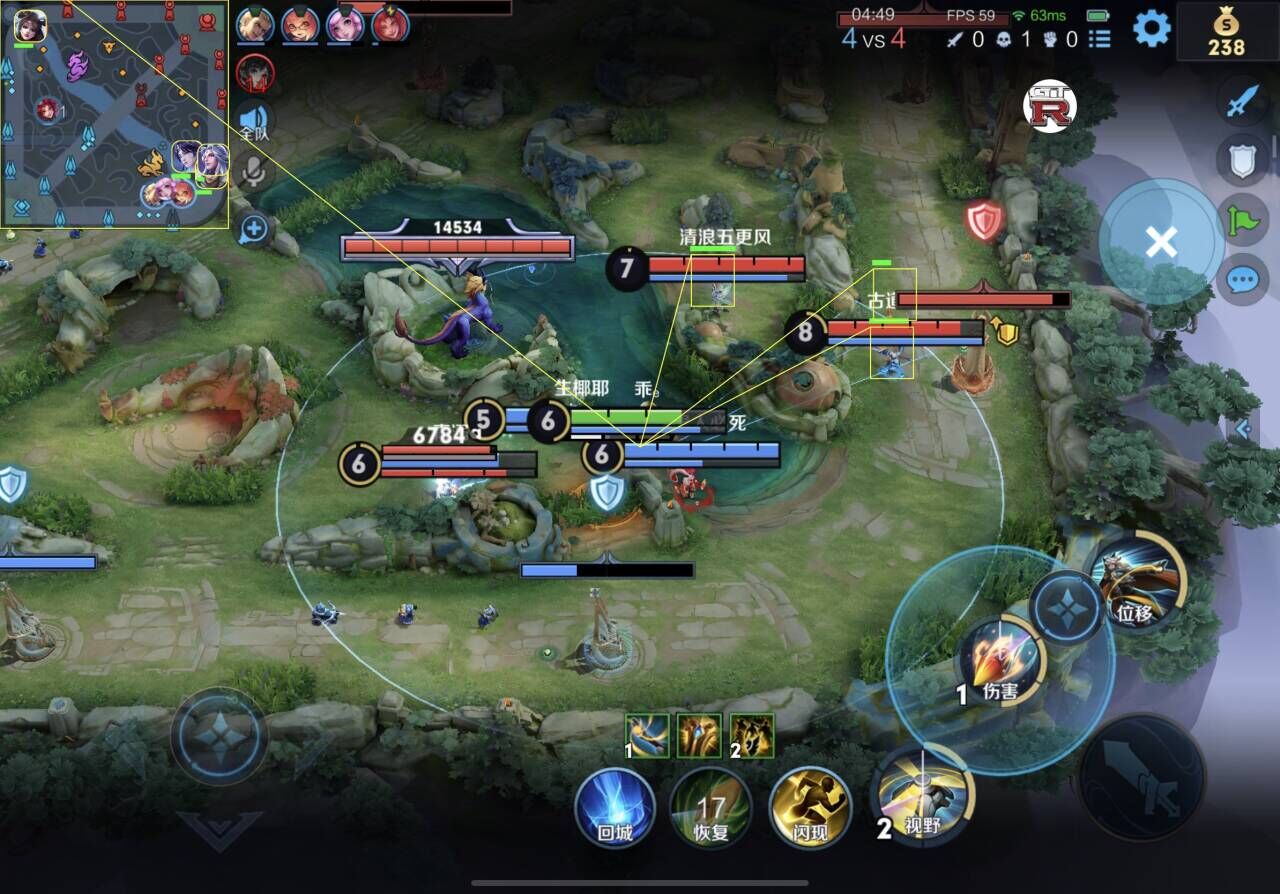Select the blonde teammate portrait

click(255, 24)
